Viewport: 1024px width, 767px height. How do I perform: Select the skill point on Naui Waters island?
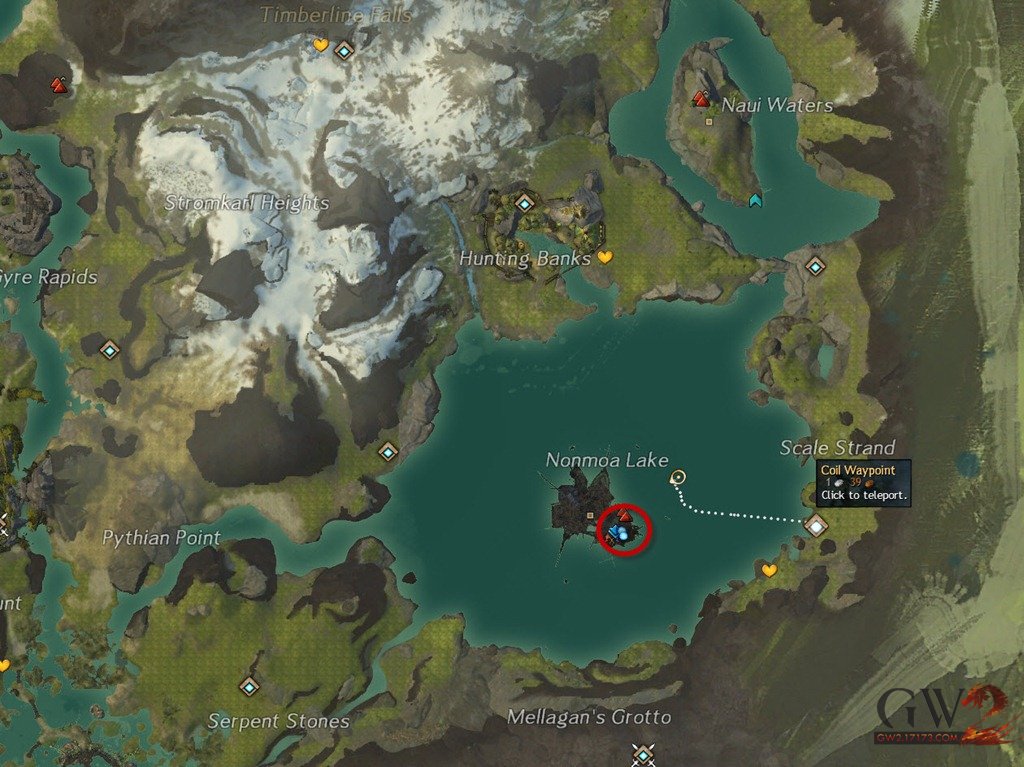click(701, 99)
